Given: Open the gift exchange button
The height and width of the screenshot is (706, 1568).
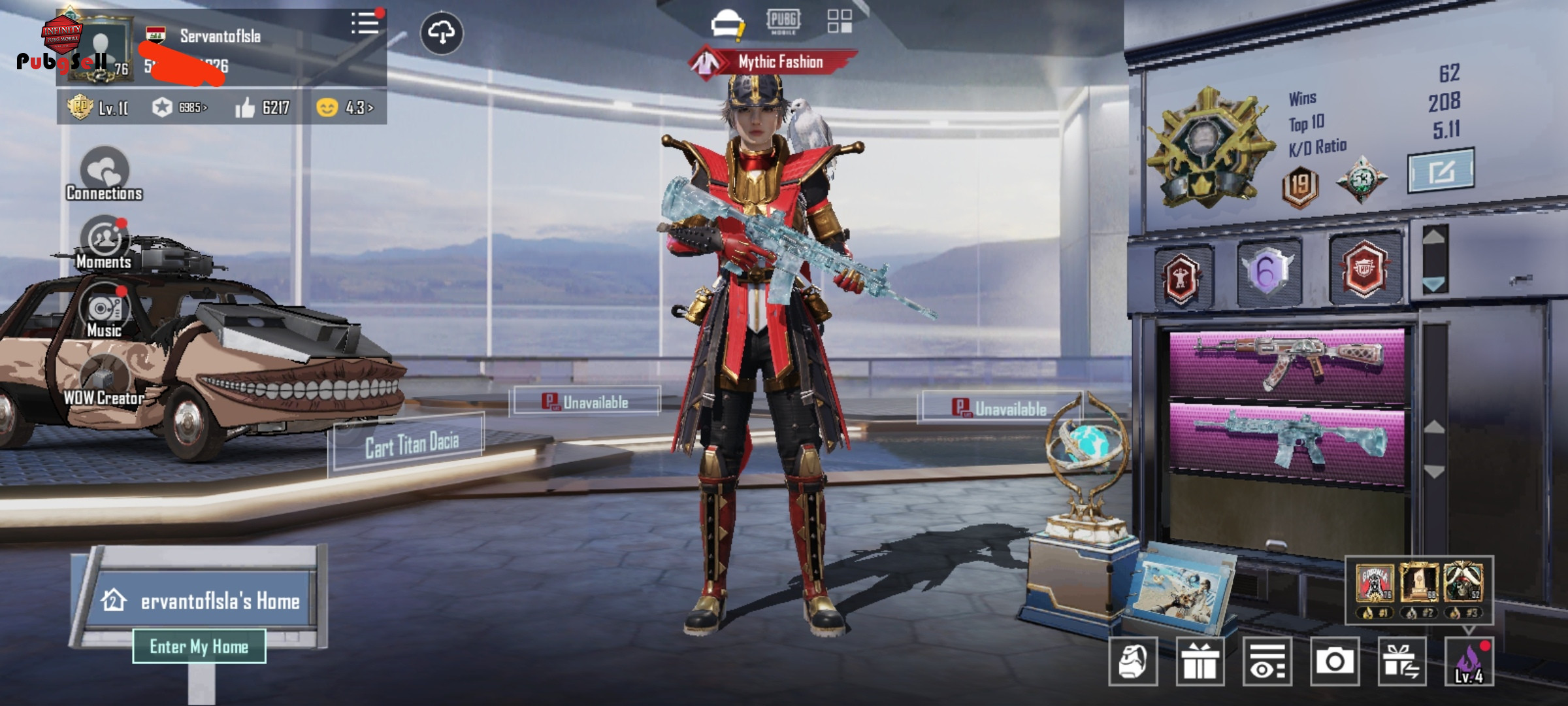Looking at the screenshot, I should point(1401,662).
